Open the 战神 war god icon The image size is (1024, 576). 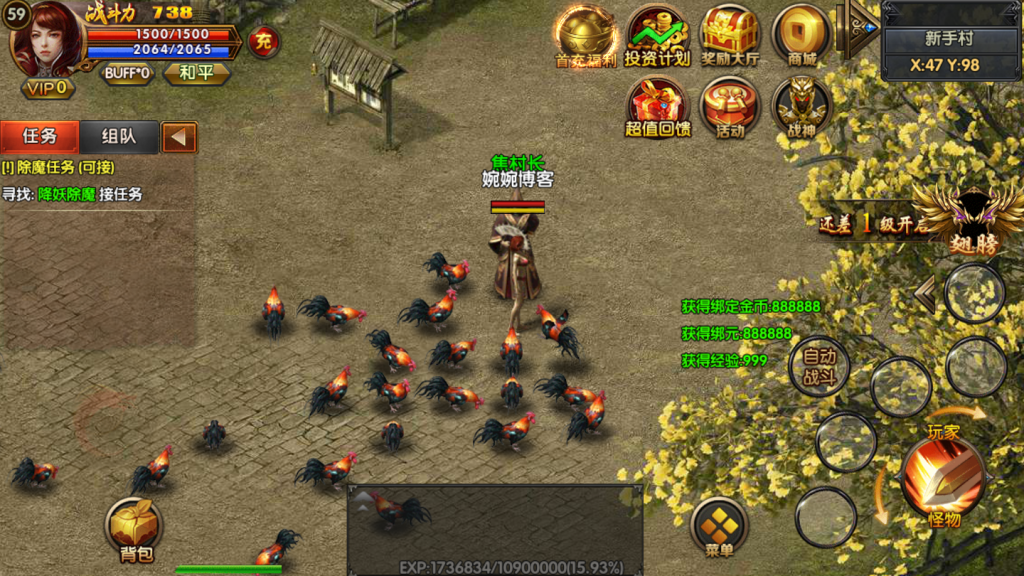[x=801, y=108]
